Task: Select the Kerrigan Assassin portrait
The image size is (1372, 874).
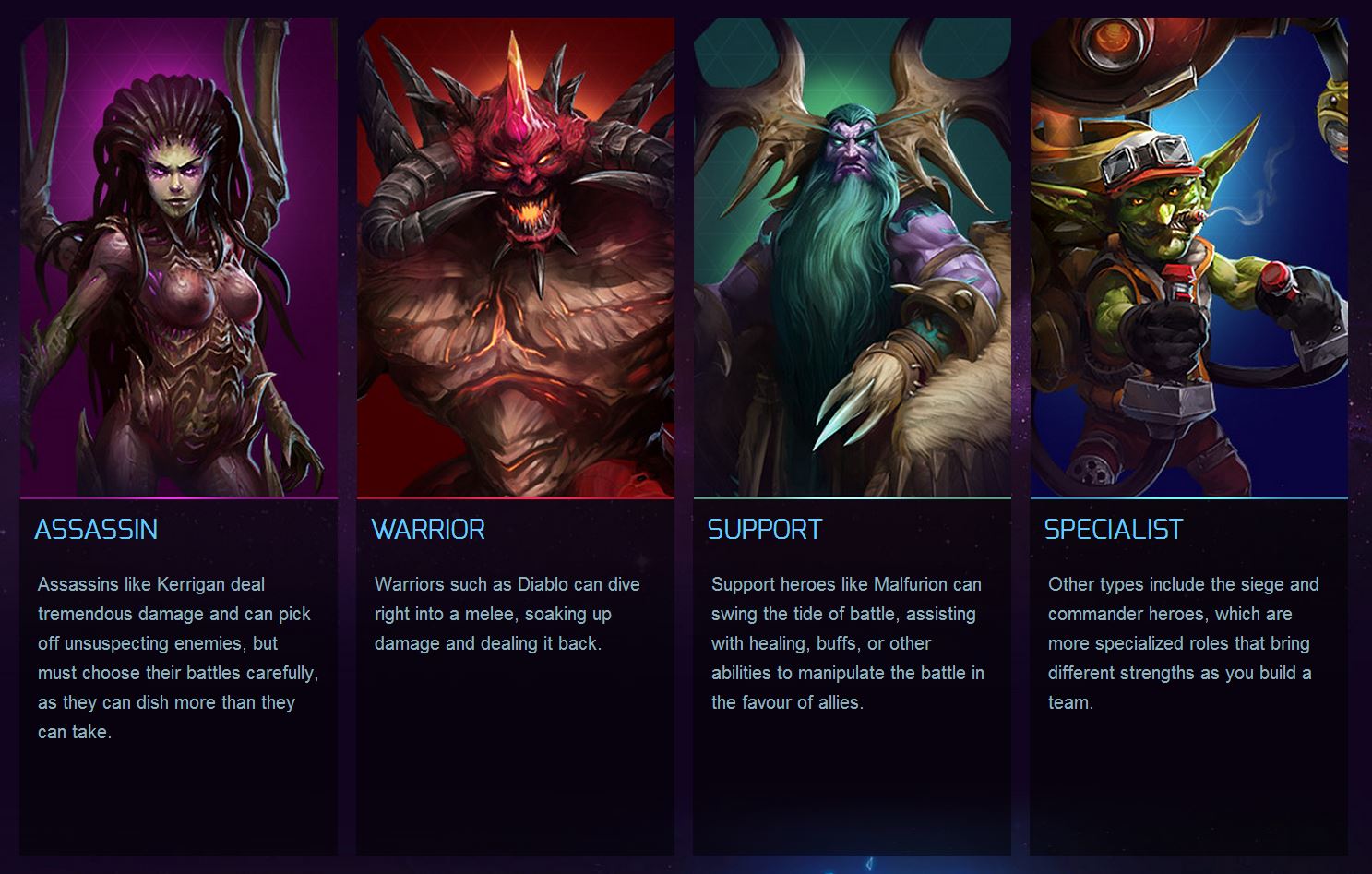Action: [x=179, y=258]
